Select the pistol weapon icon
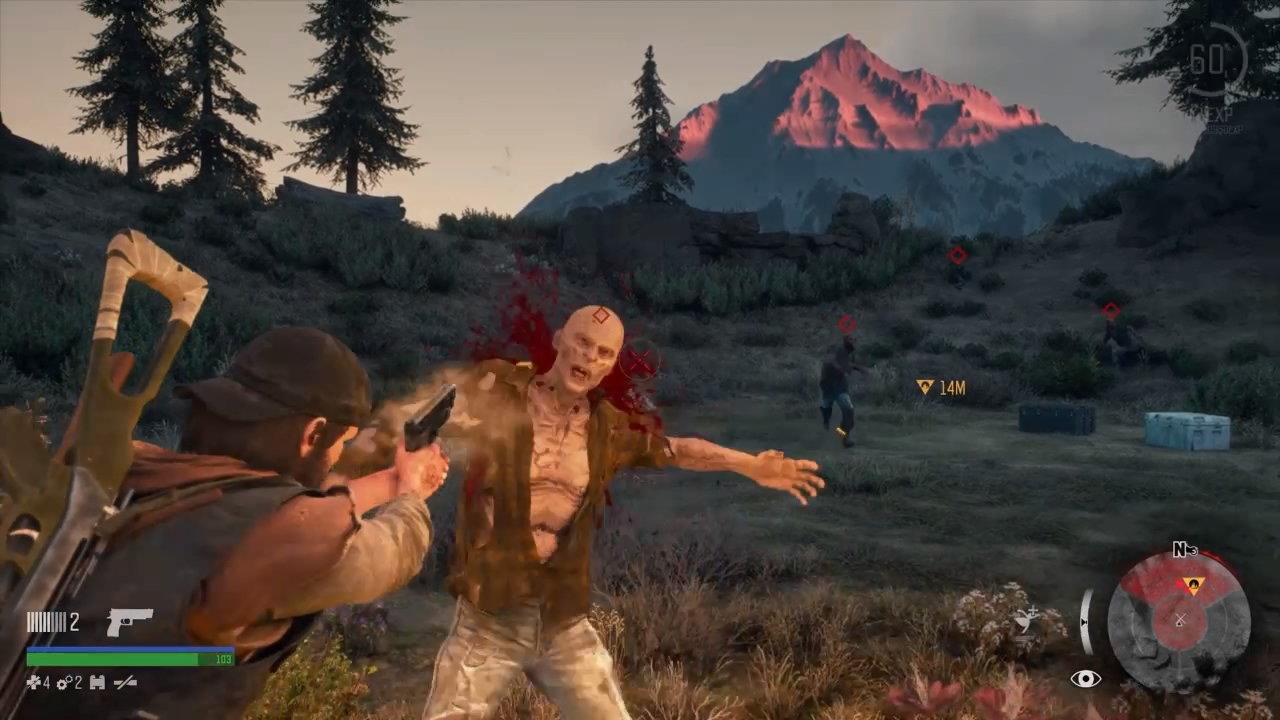The height and width of the screenshot is (720, 1280). tap(130, 622)
